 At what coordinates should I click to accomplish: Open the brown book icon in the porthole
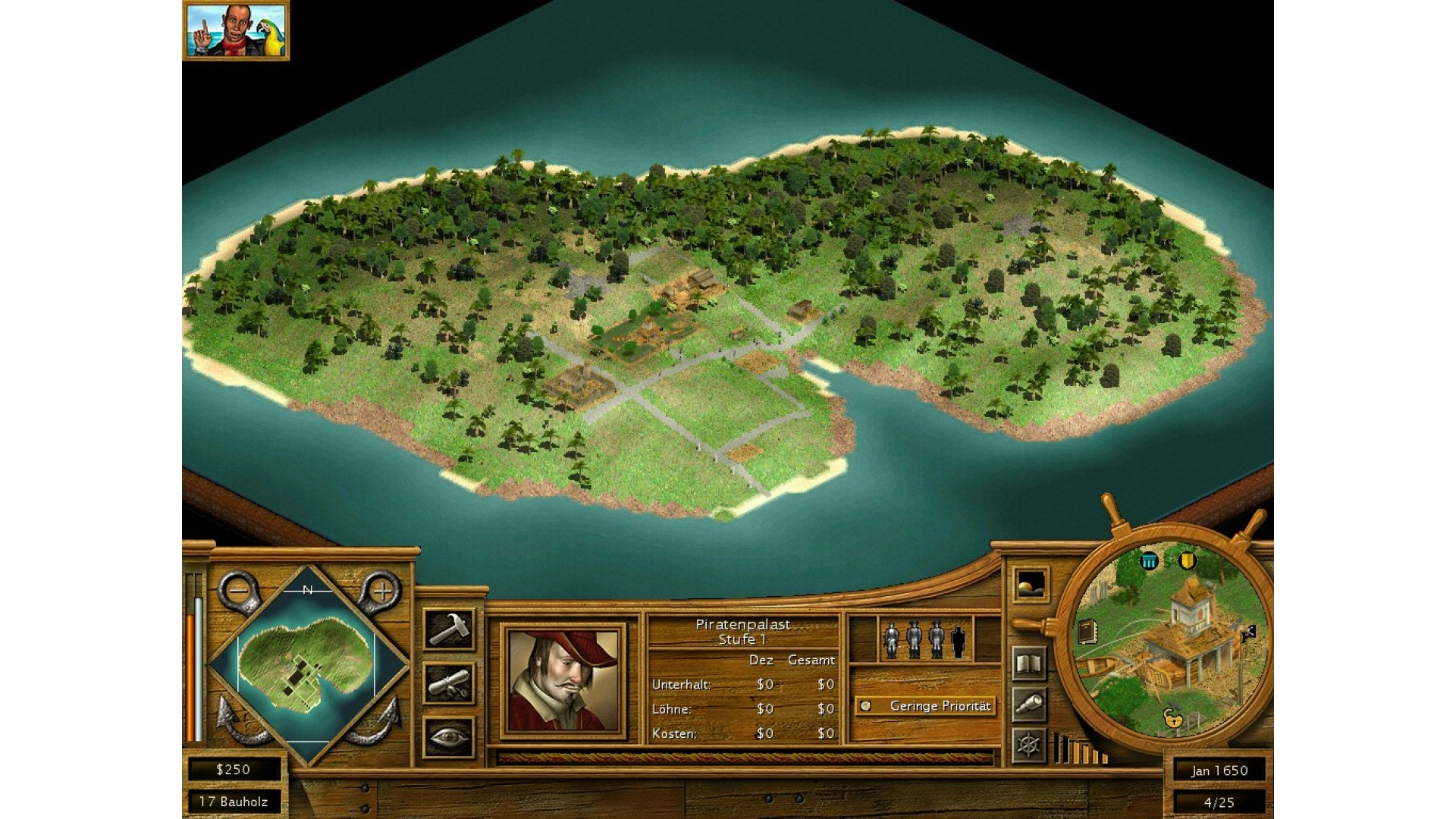(1087, 632)
